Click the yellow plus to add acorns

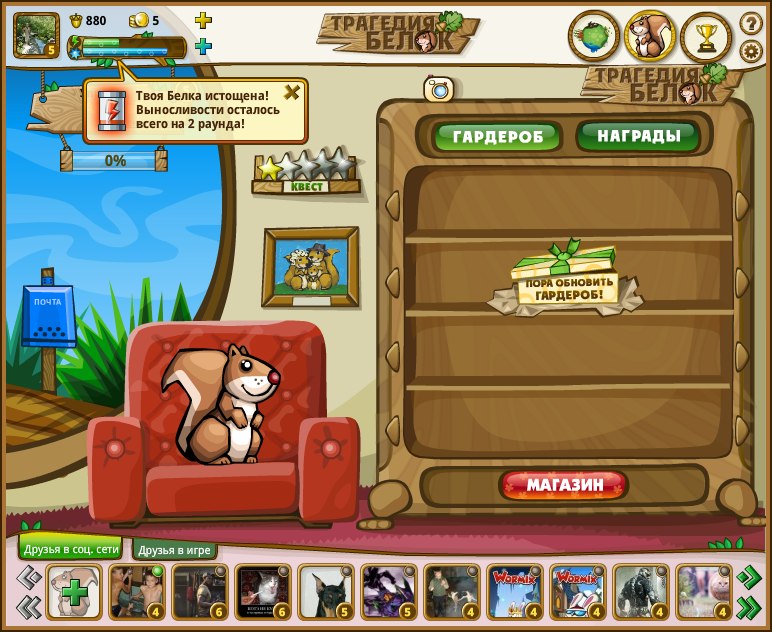[203, 20]
